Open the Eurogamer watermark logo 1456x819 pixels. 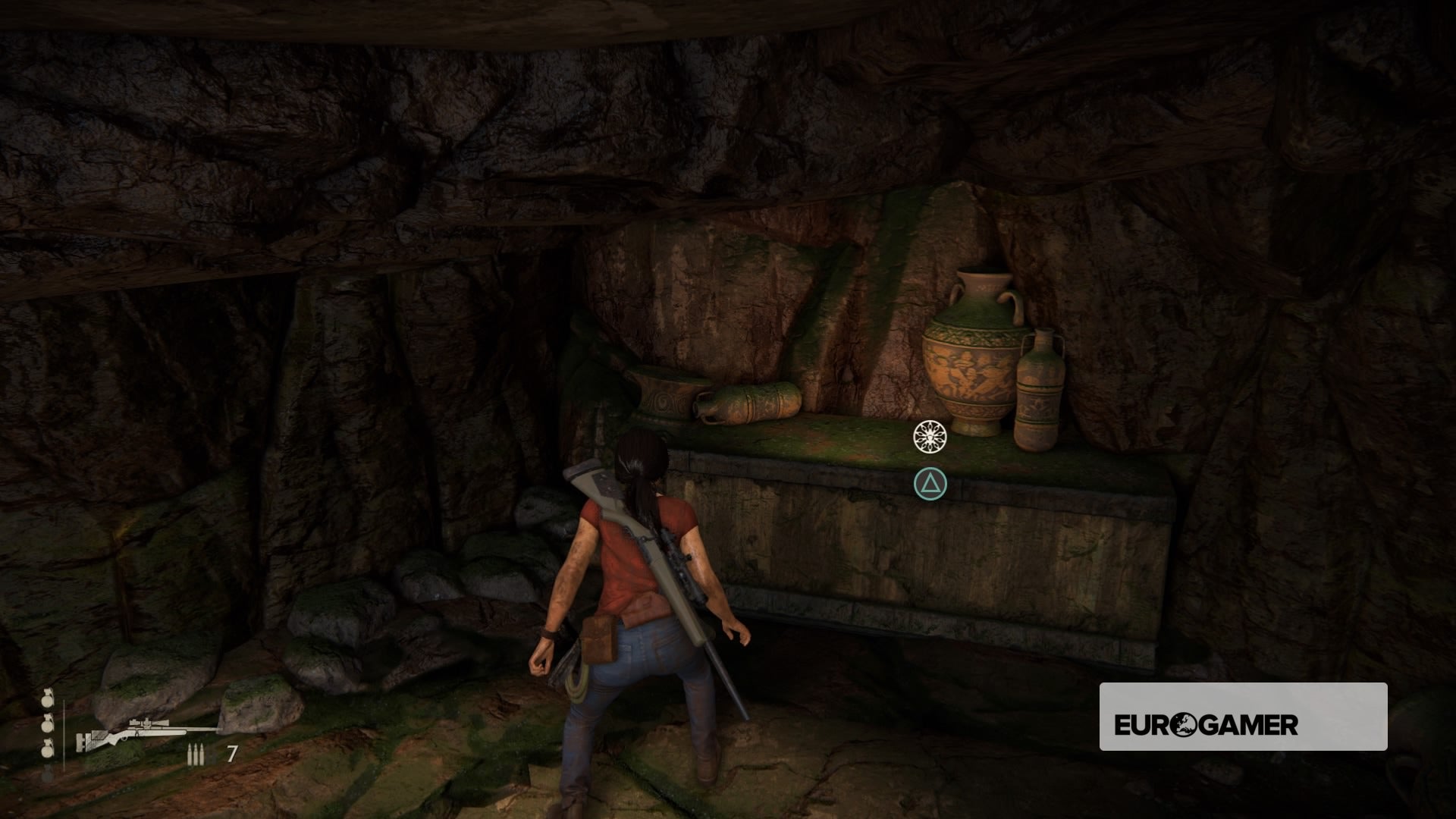coord(1243,726)
